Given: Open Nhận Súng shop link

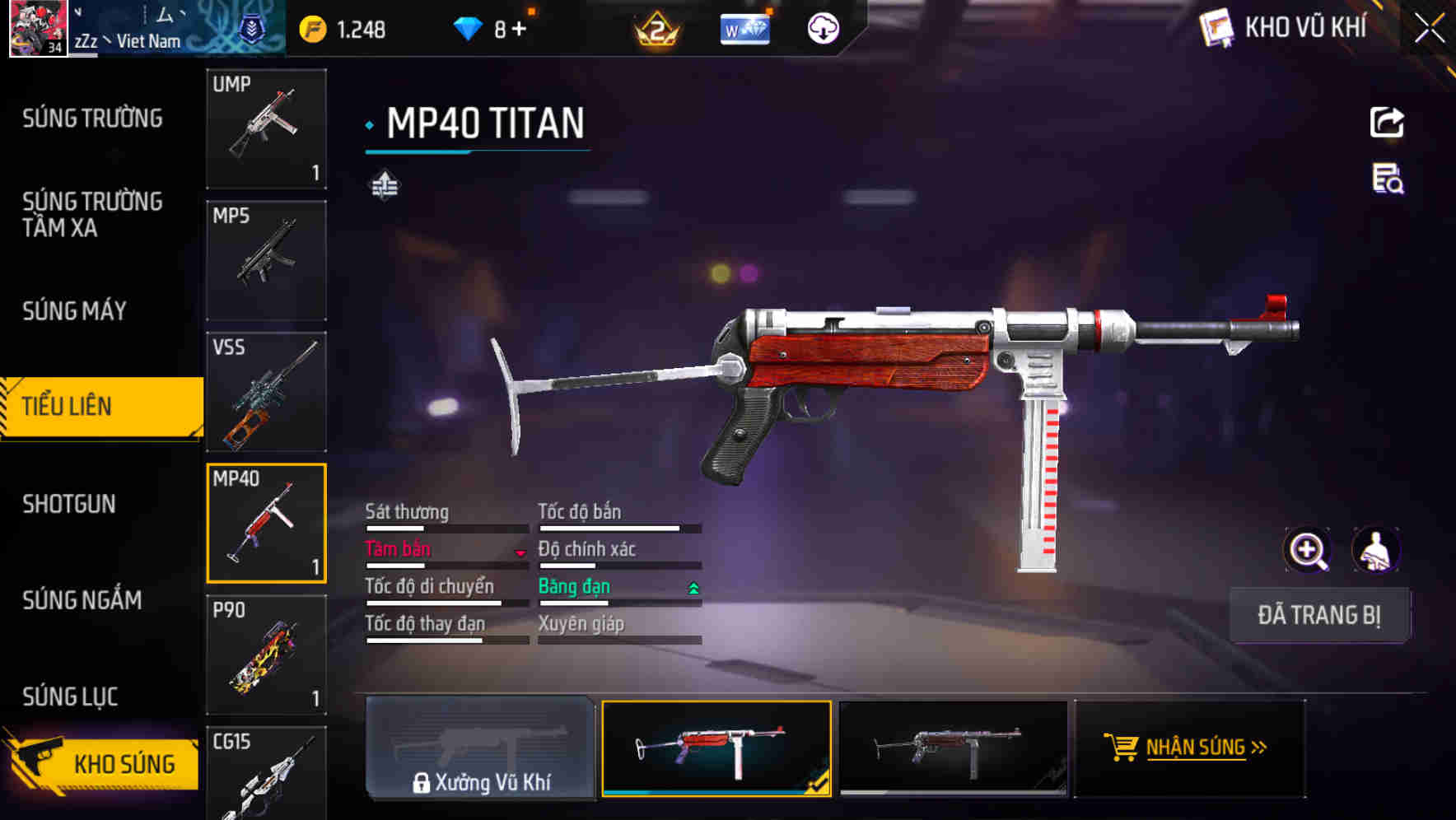Looking at the screenshot, I should point(1189,748).
